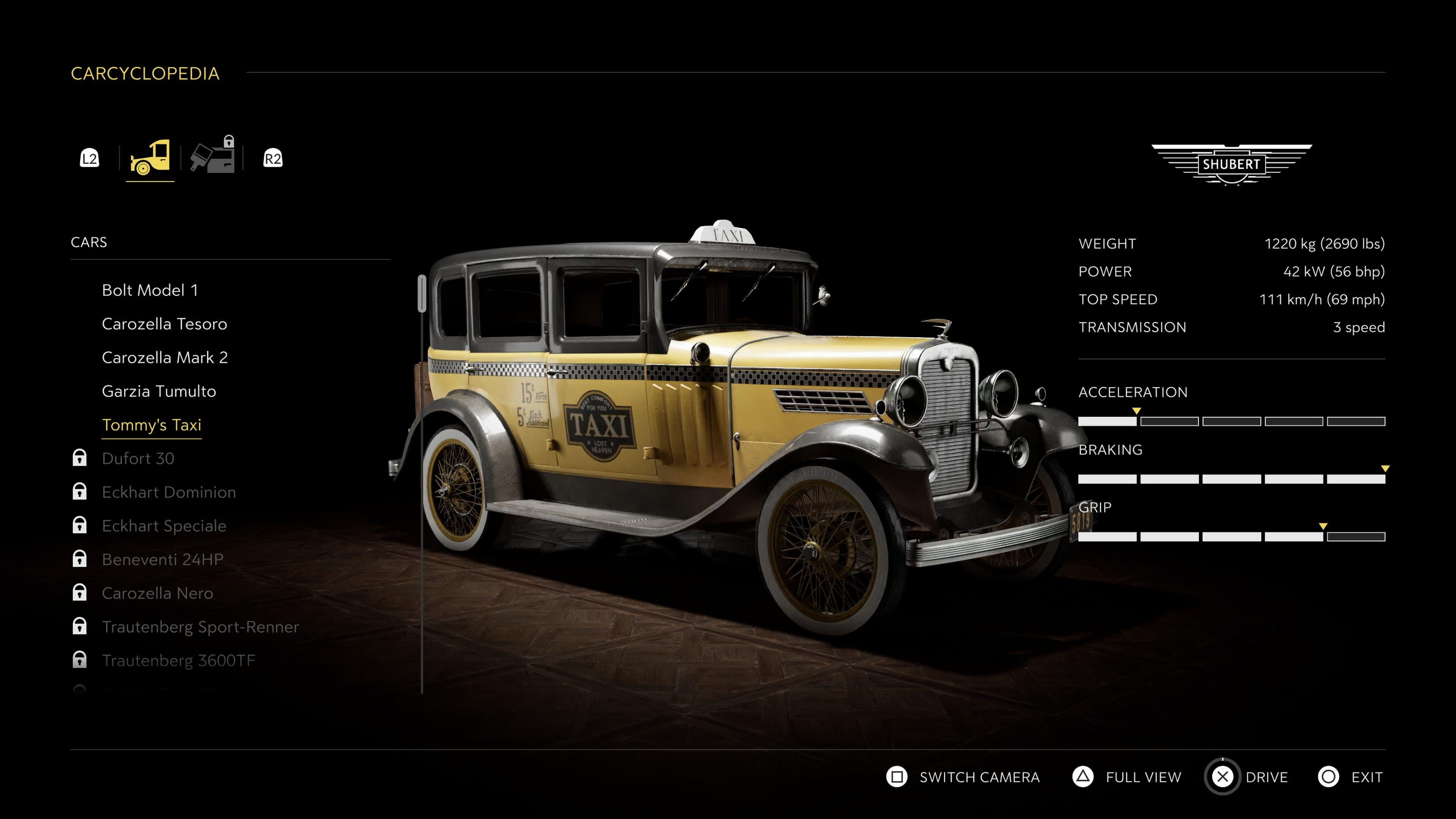The height and width of the screenshot is (819, 1456).
Task: Click Switch Camera option
Action: [x=963, y=777]
